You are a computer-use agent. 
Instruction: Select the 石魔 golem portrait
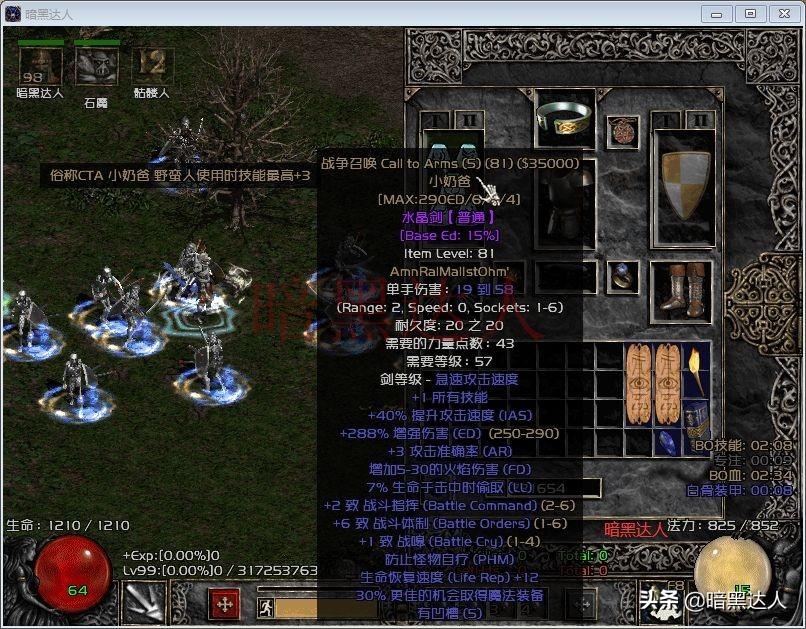pyautogui.click(x=95, y=66)
